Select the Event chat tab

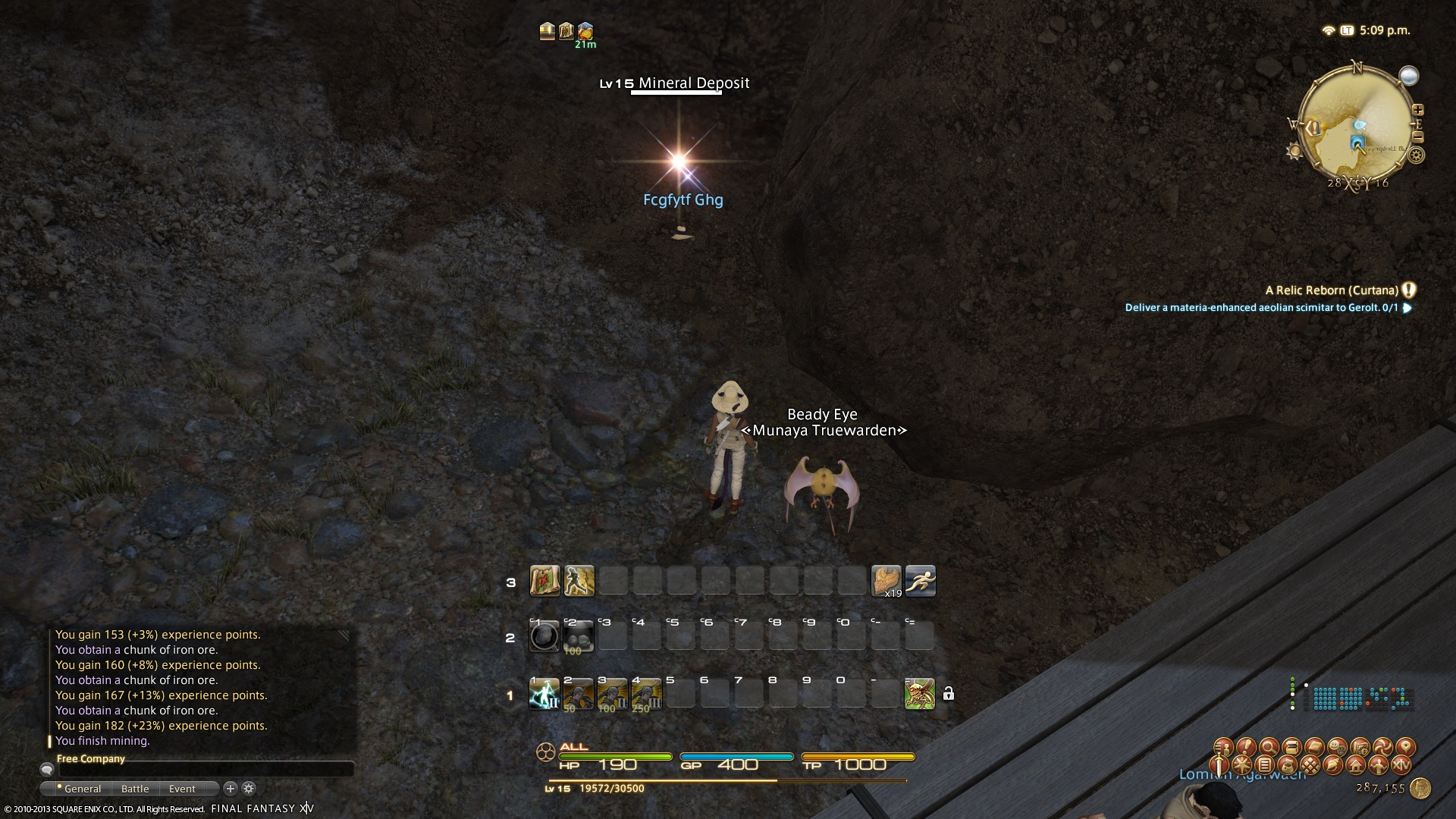[x=182, y=789]
